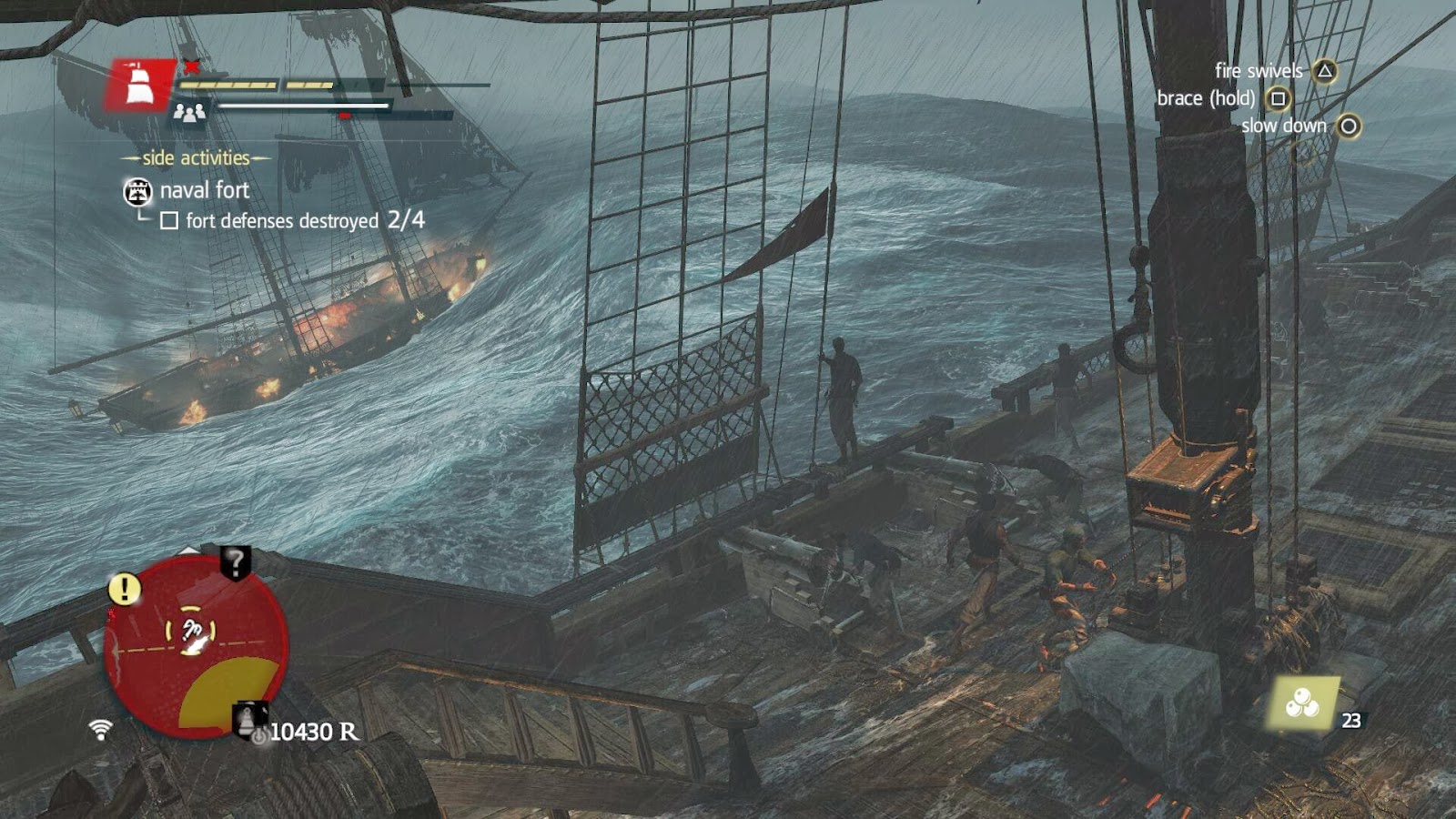
Task: Click the red circular minimap
Action: [x=196, y=646]
